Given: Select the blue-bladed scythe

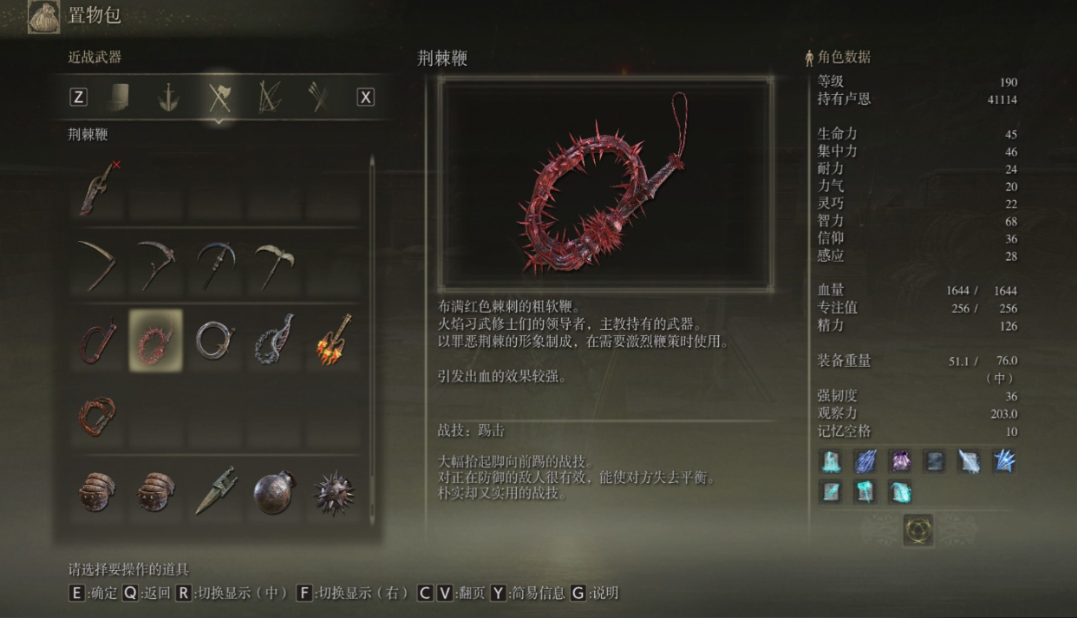Looking at the screenshot, I should (213, 264).
